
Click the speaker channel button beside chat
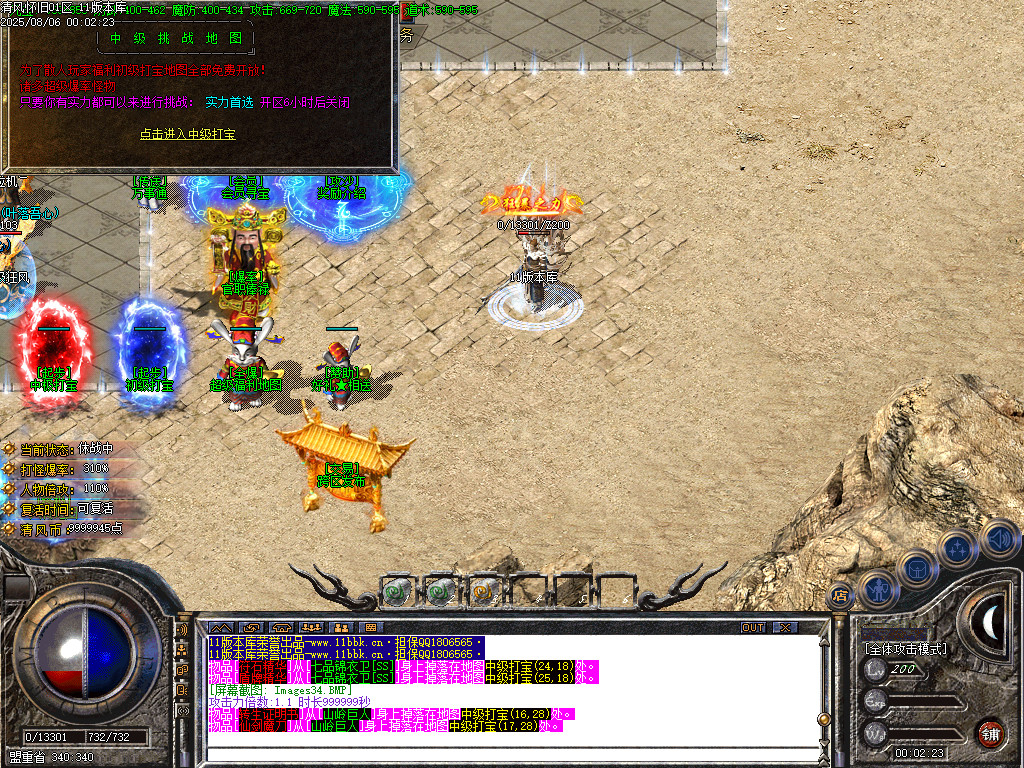click(182, 631)
